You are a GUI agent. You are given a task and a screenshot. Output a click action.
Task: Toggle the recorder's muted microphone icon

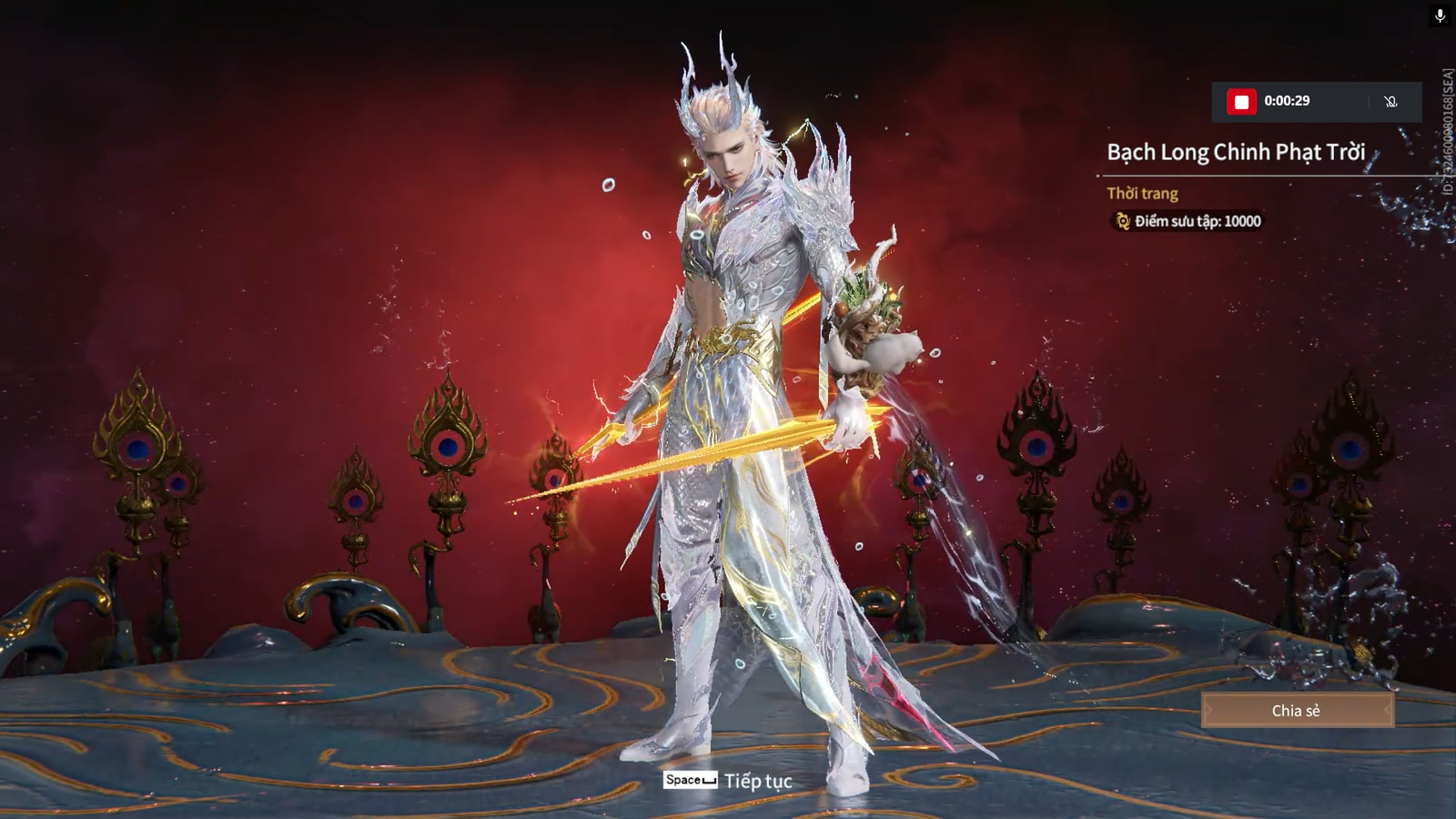(1390, 102)
